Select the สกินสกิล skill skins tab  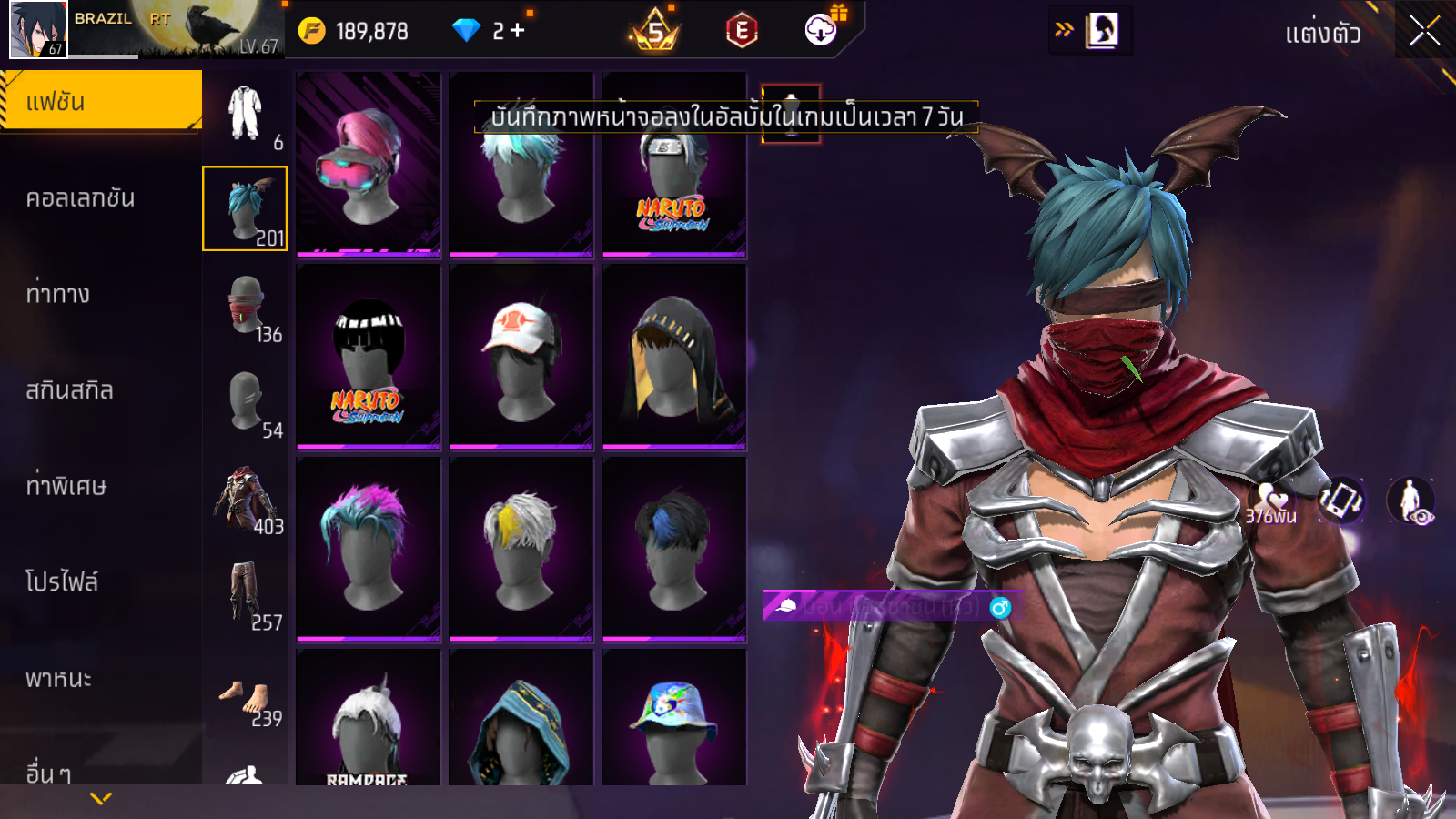tap(69, 390)
